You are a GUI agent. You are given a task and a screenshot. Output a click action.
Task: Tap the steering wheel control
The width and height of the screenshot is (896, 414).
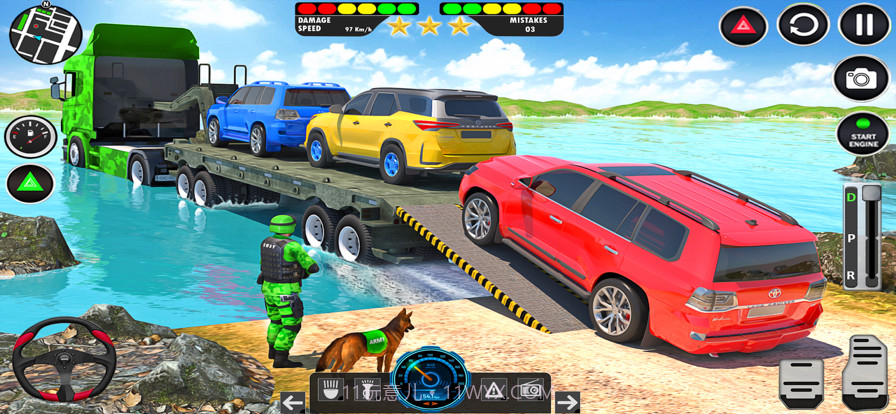click(64, 359)
